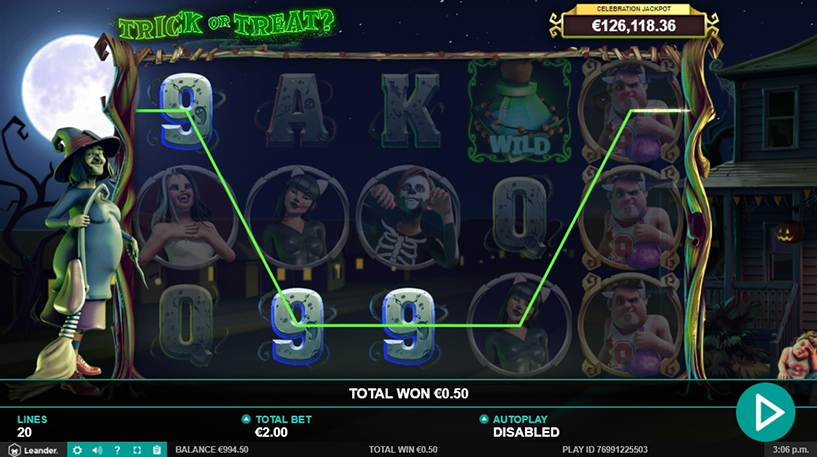The width and height of the screenshot is (817, 457).
Task: Toggle fullscreen mode icon
Action: pos(137,450)
